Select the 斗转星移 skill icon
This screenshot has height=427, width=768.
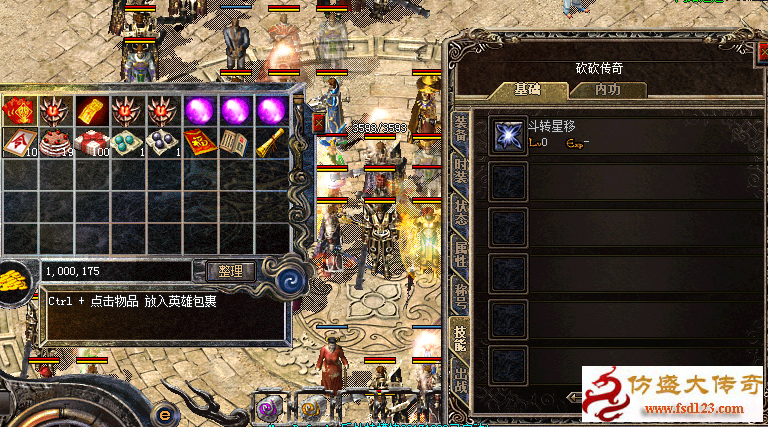coord(508,135)
